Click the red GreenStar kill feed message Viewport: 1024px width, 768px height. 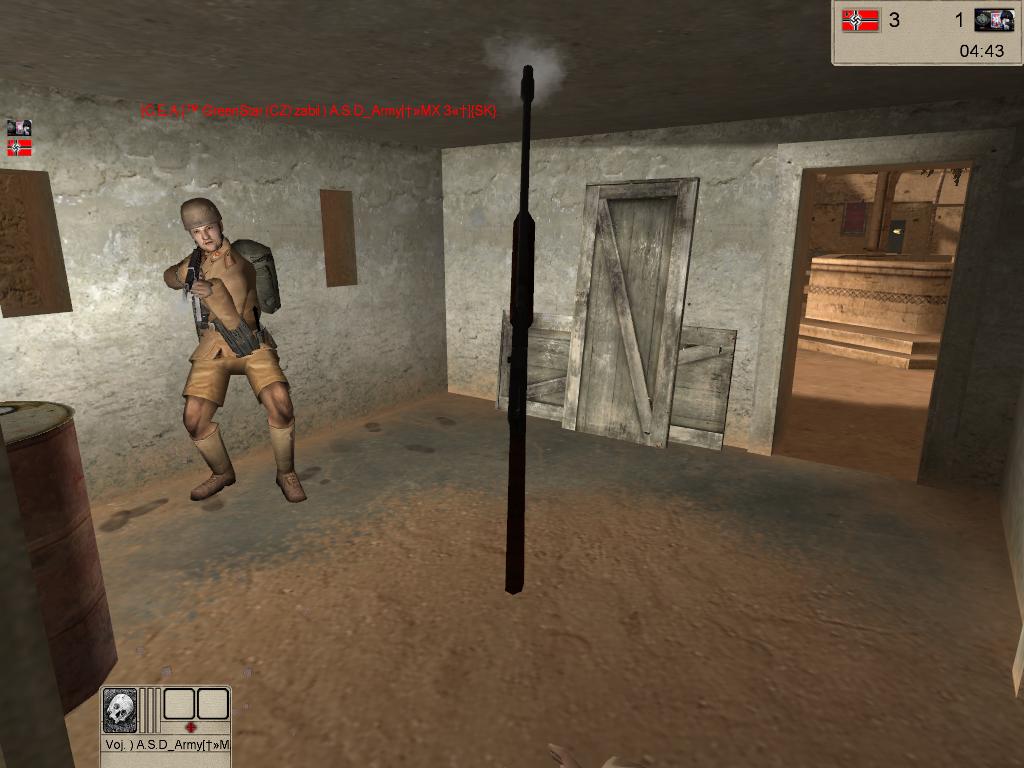318,111
